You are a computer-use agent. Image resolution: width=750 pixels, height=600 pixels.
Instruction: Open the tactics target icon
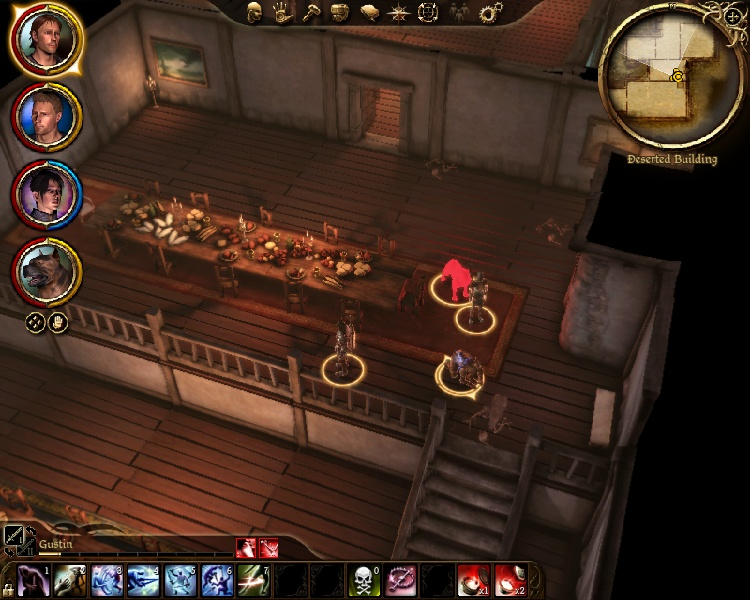click(428, 12)
